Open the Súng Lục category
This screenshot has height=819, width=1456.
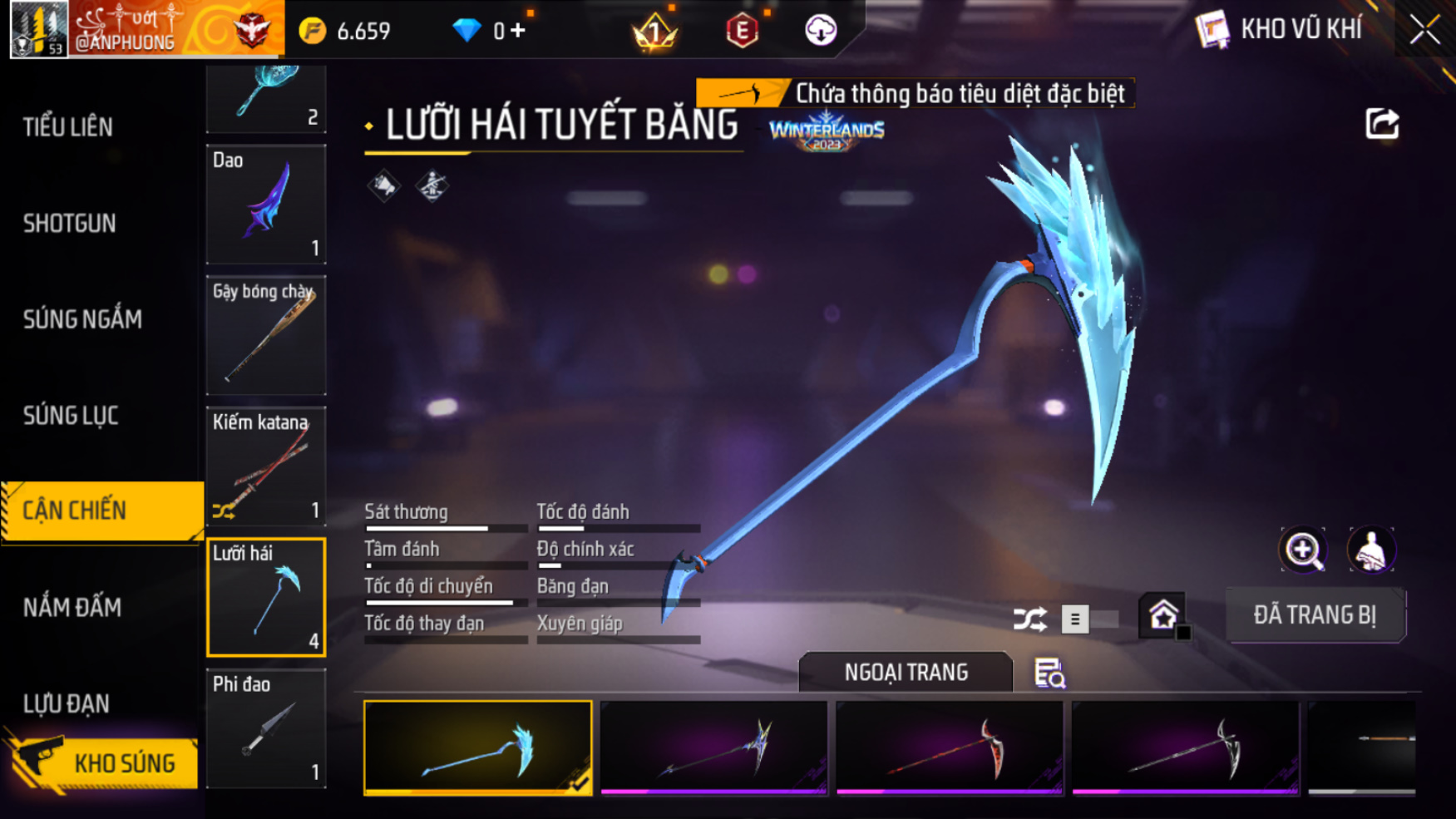click(x=71, y=416)
